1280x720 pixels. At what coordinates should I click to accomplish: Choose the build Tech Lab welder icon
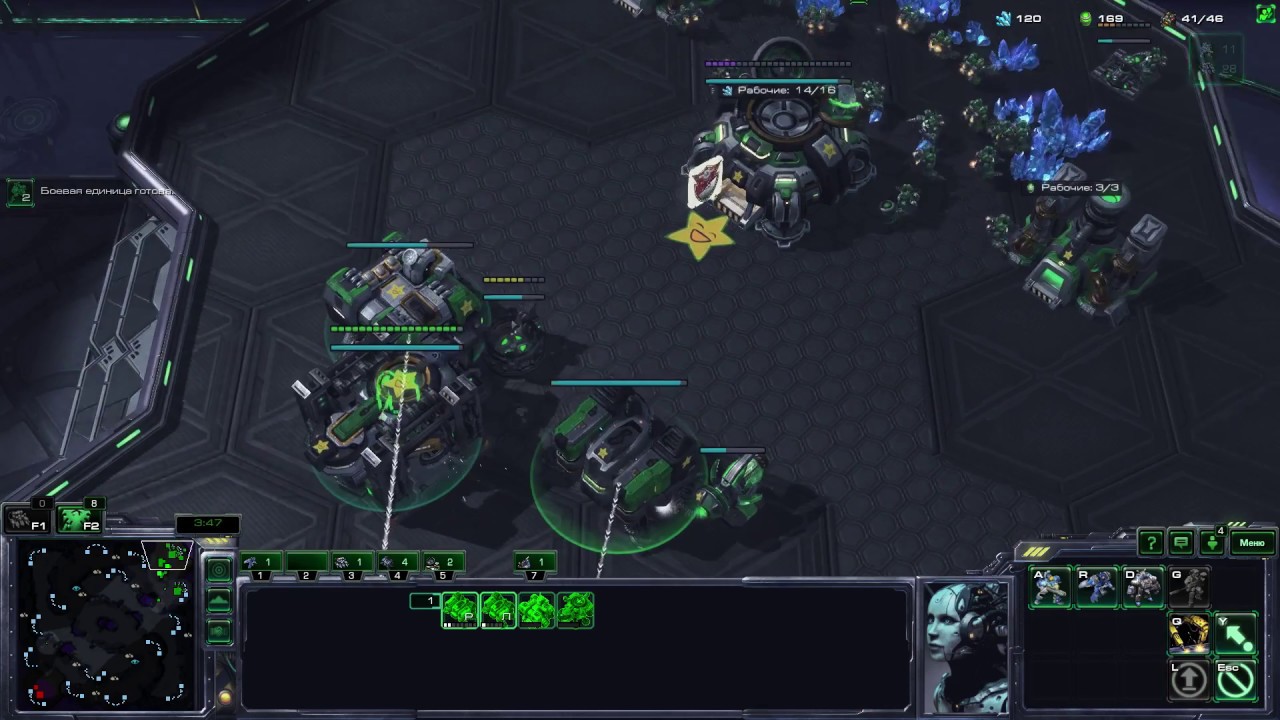coord(1189,634)
